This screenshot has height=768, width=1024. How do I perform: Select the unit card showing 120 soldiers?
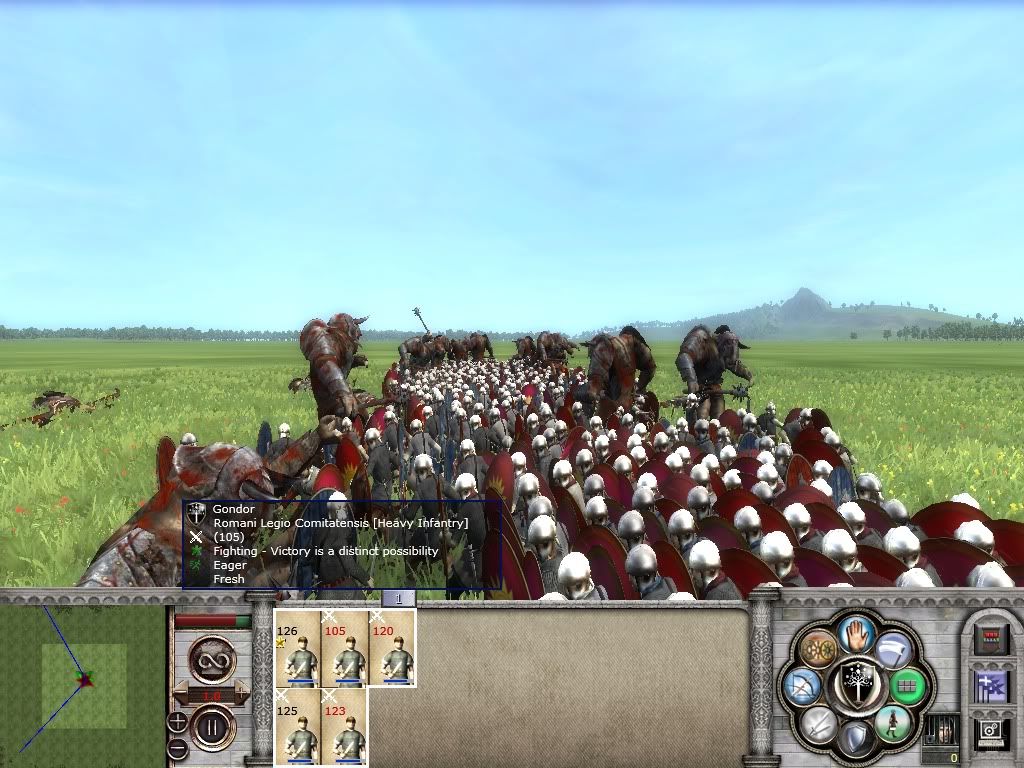point(392,648)
